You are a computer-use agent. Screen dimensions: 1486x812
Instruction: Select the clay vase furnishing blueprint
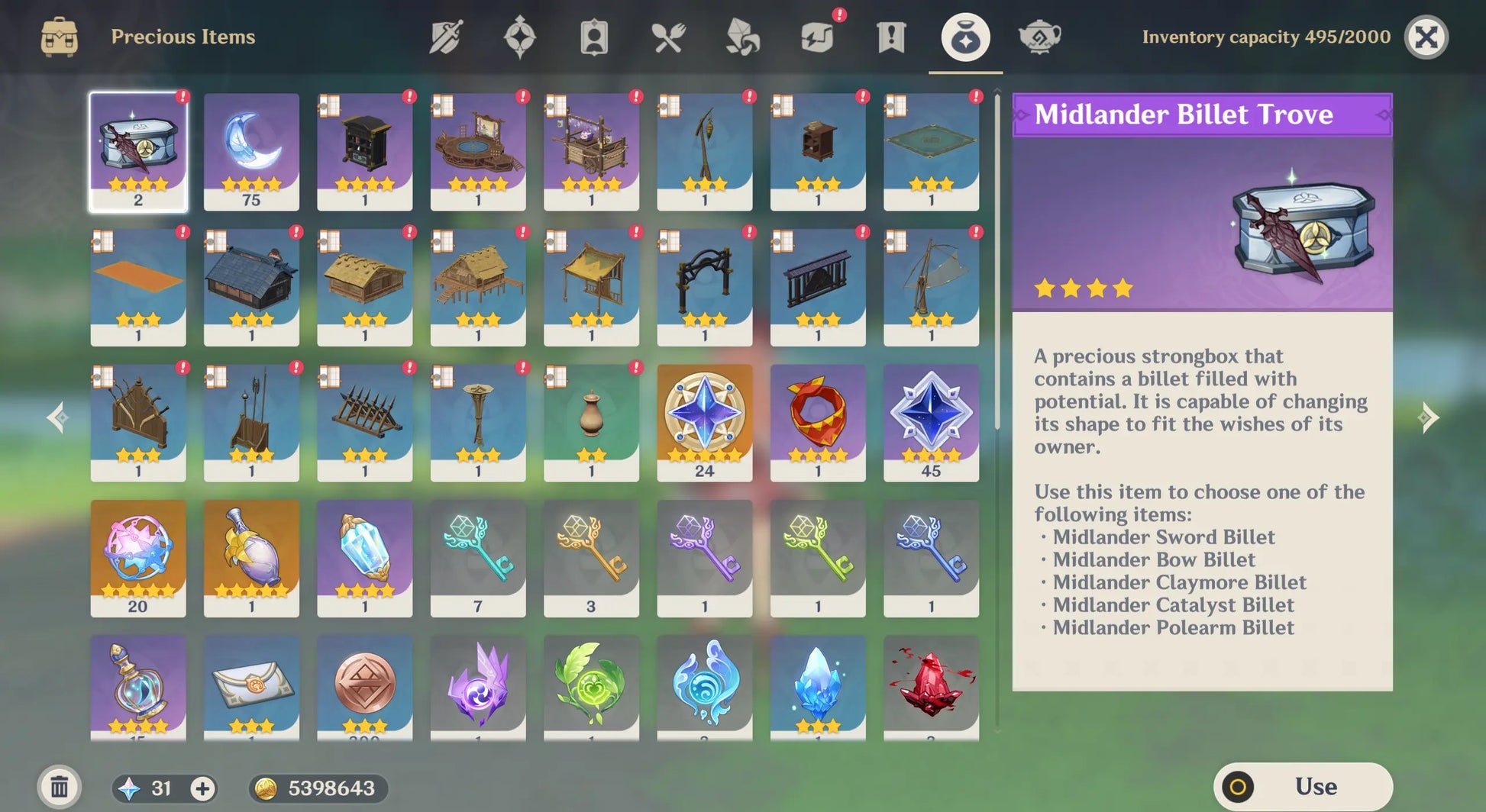click(591, 421)
